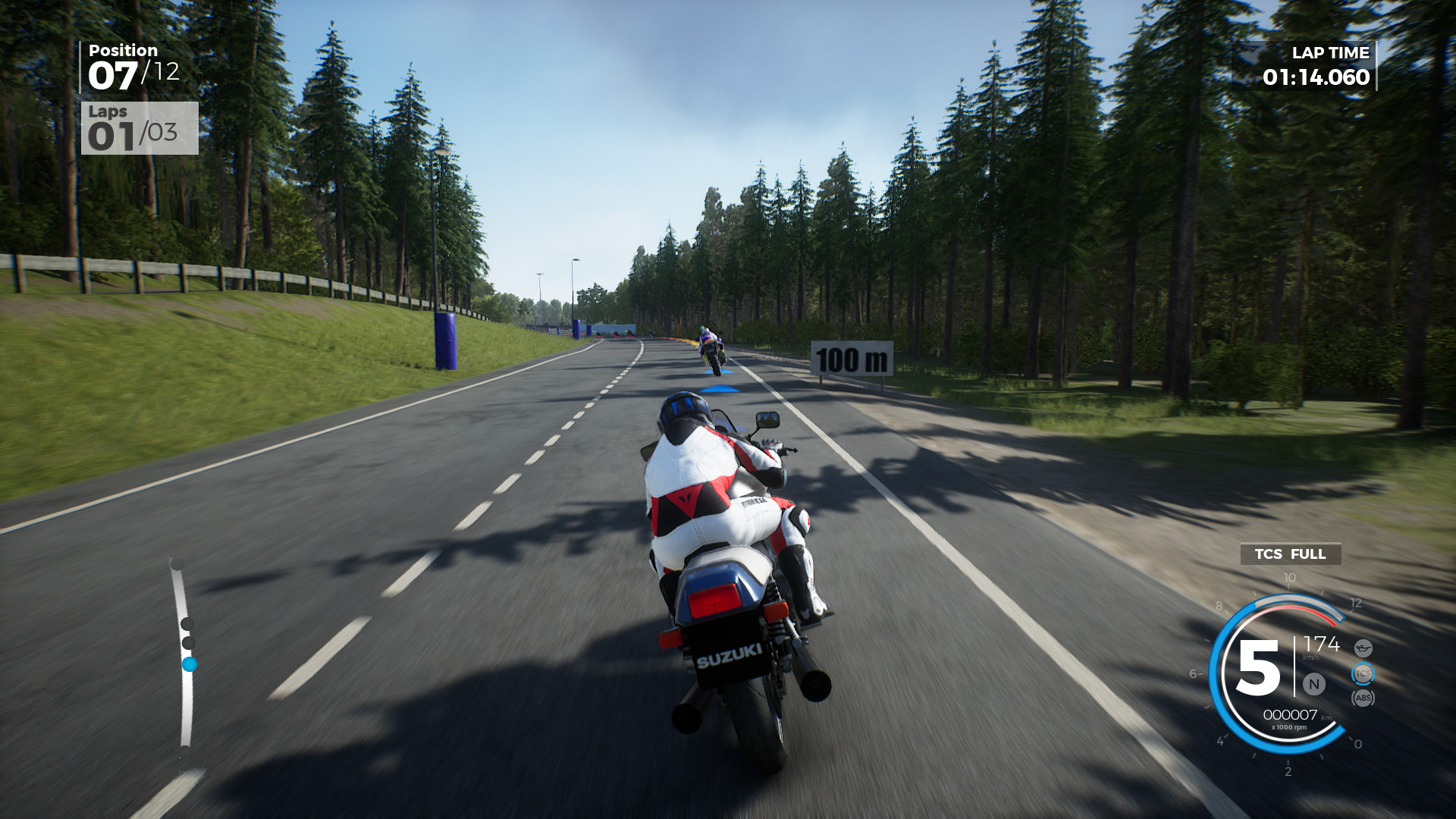Select the oil pressure warning icon
The height and width of the screenshot is (819, 1456).
[x=1364, y=648]
